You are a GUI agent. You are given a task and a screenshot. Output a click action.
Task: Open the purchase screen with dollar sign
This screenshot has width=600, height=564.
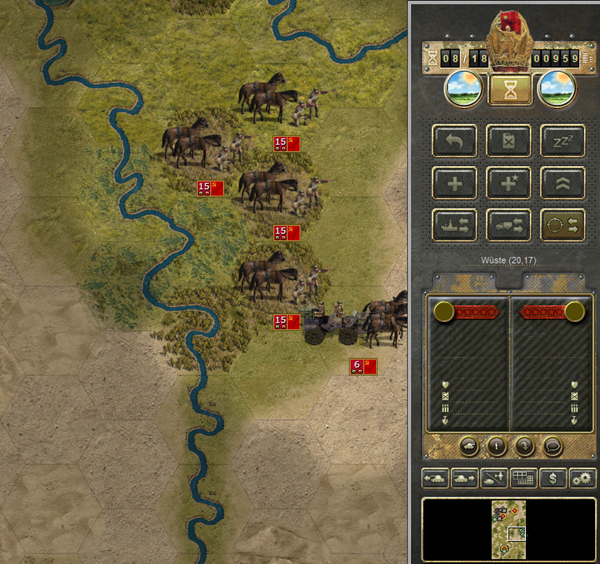(553, 478)
